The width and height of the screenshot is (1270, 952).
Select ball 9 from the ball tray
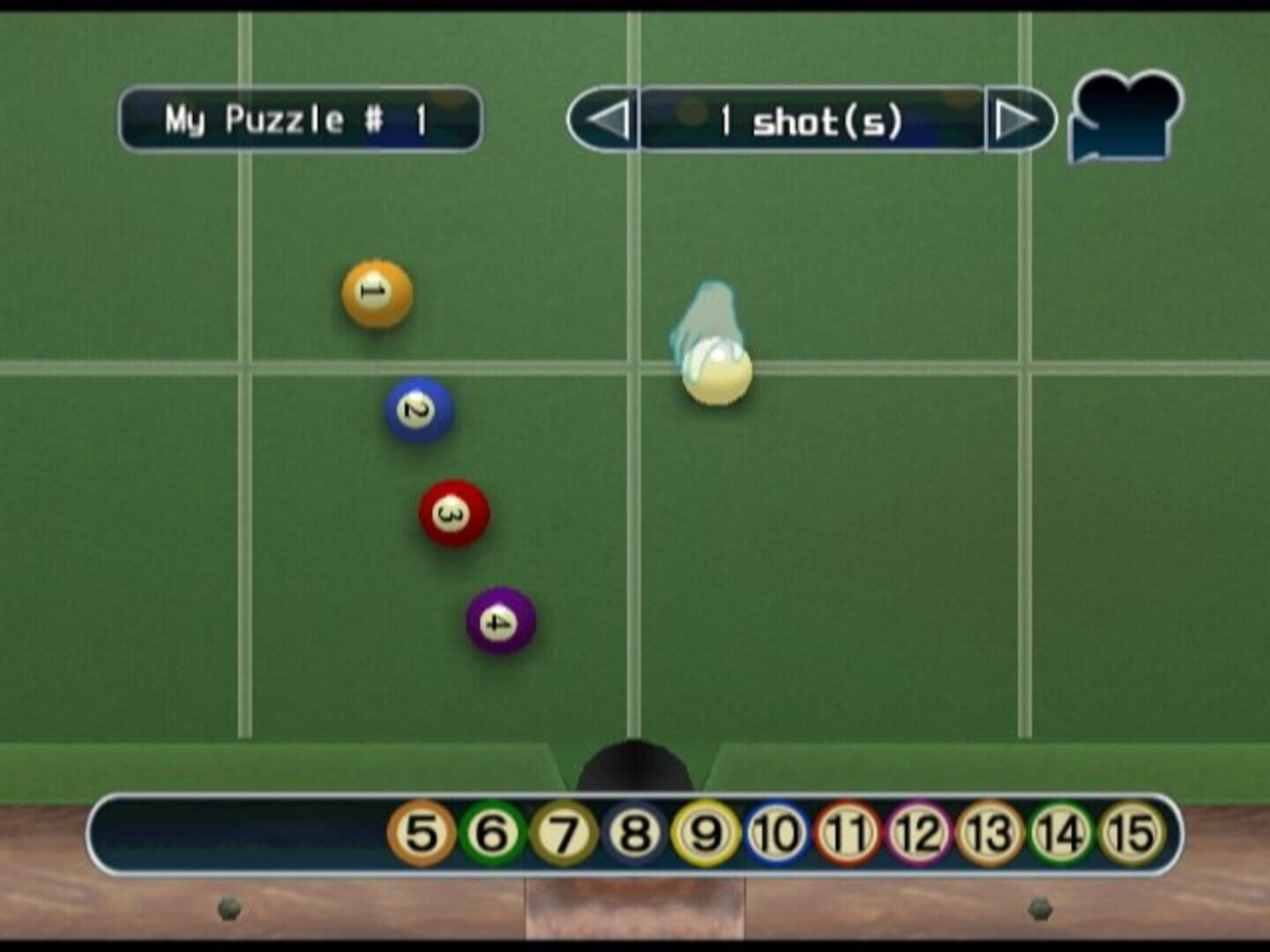coord(704,832)
